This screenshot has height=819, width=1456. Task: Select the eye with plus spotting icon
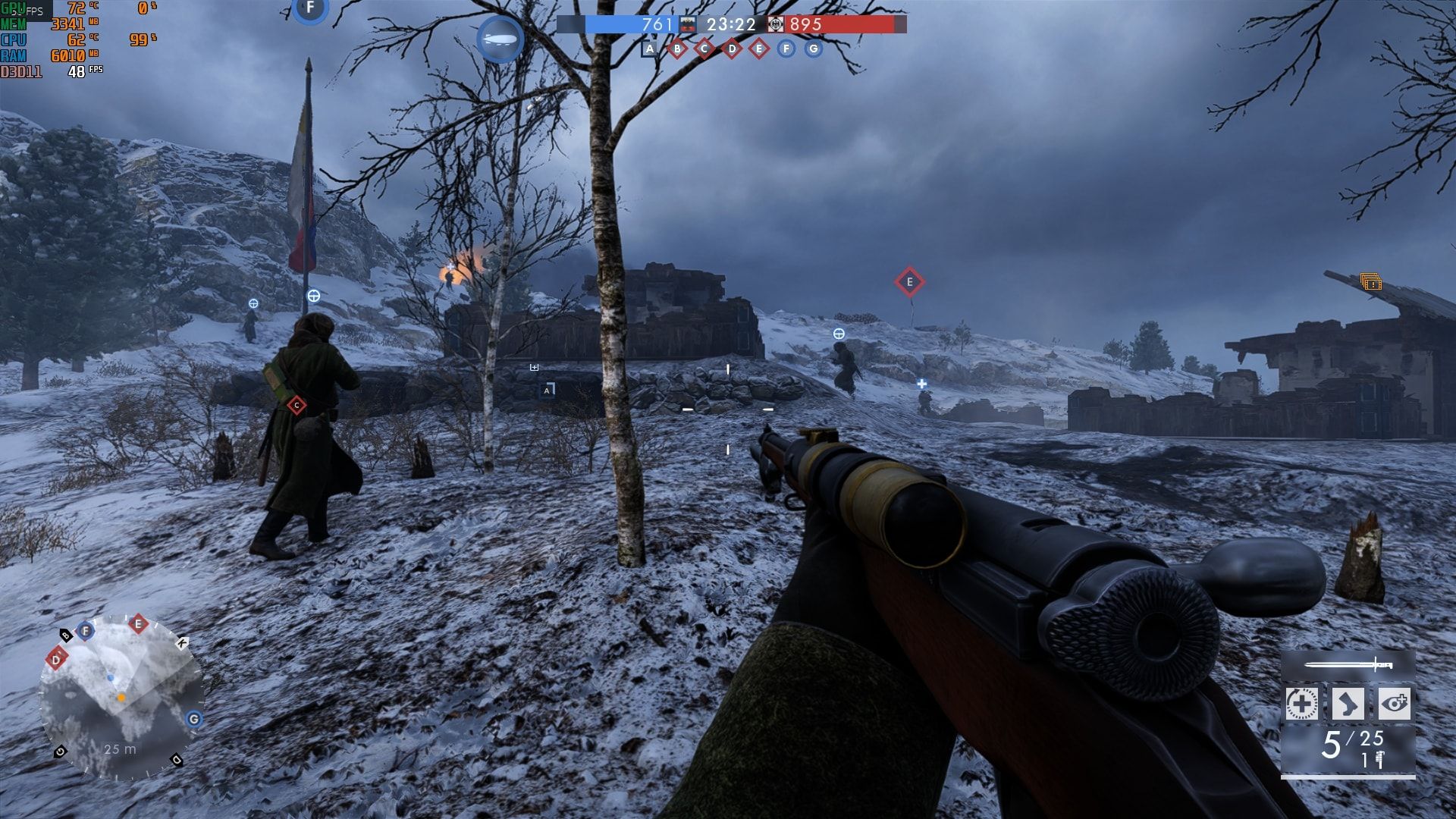[1394, 704]
